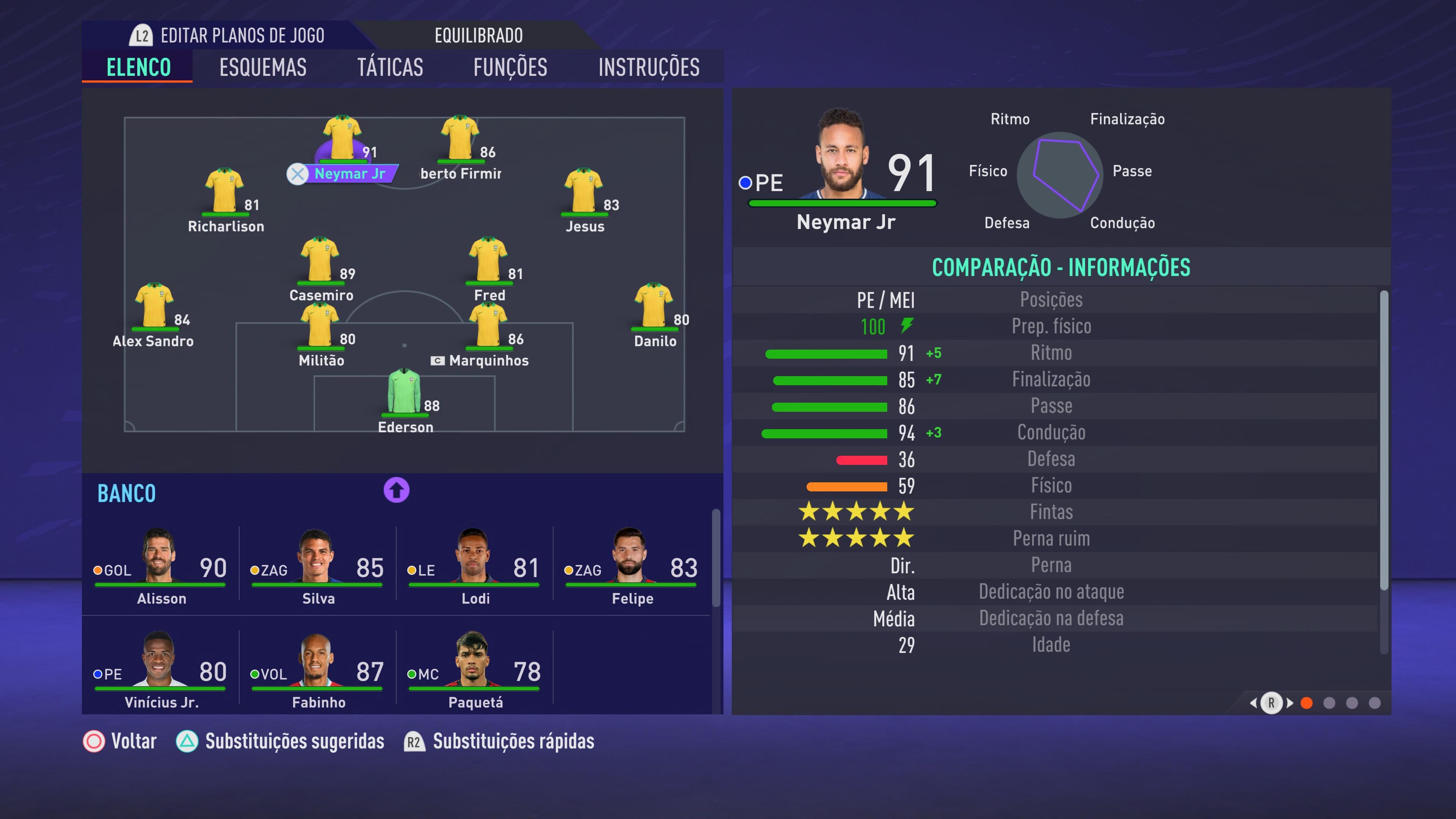The height and width of the screenshot is (819, 1456).
Task: Open the INSTRUÇÕES tab
Action: [x=649, y=67]
